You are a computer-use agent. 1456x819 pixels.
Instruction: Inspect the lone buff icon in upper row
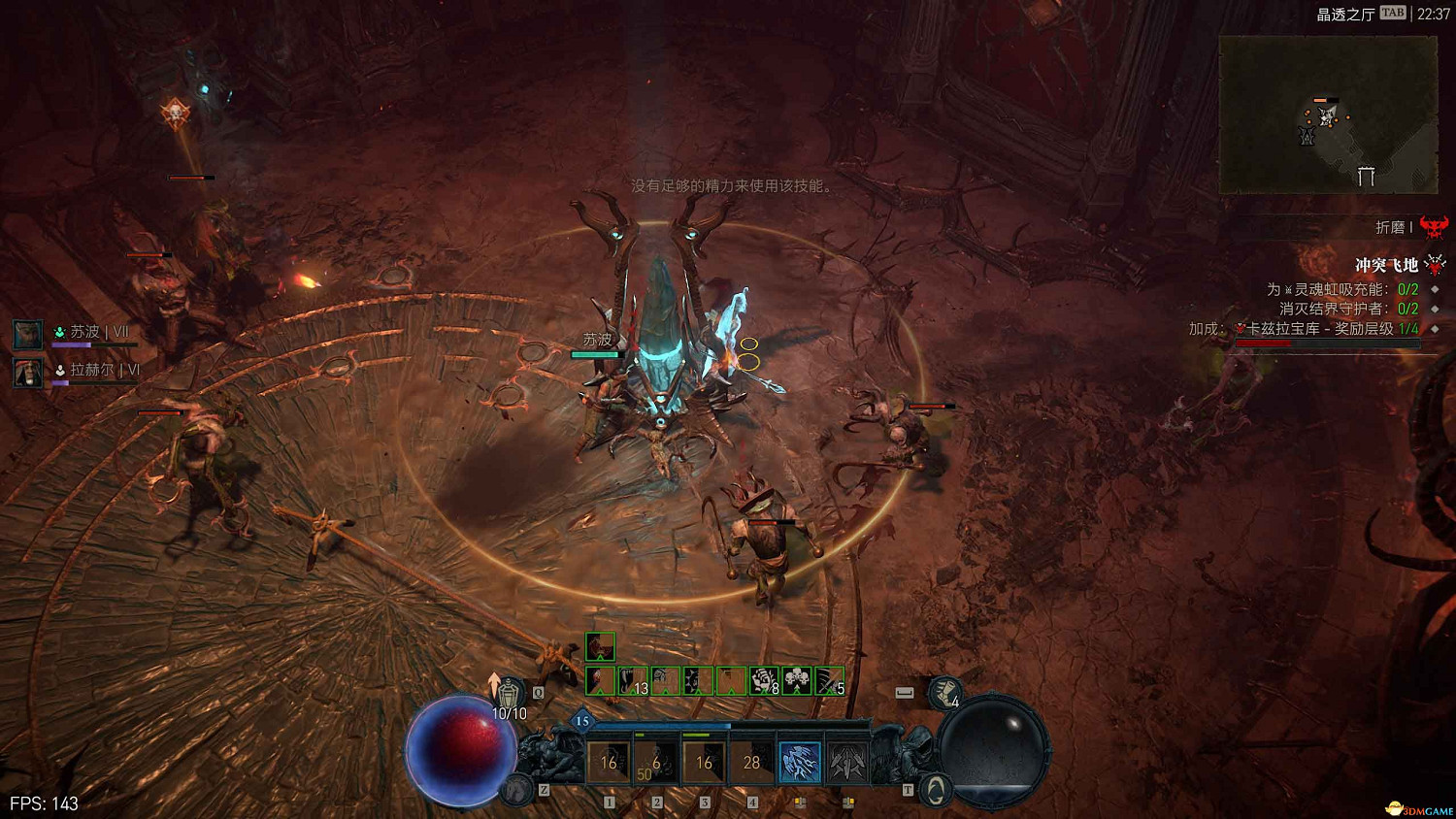coord(600,646)
